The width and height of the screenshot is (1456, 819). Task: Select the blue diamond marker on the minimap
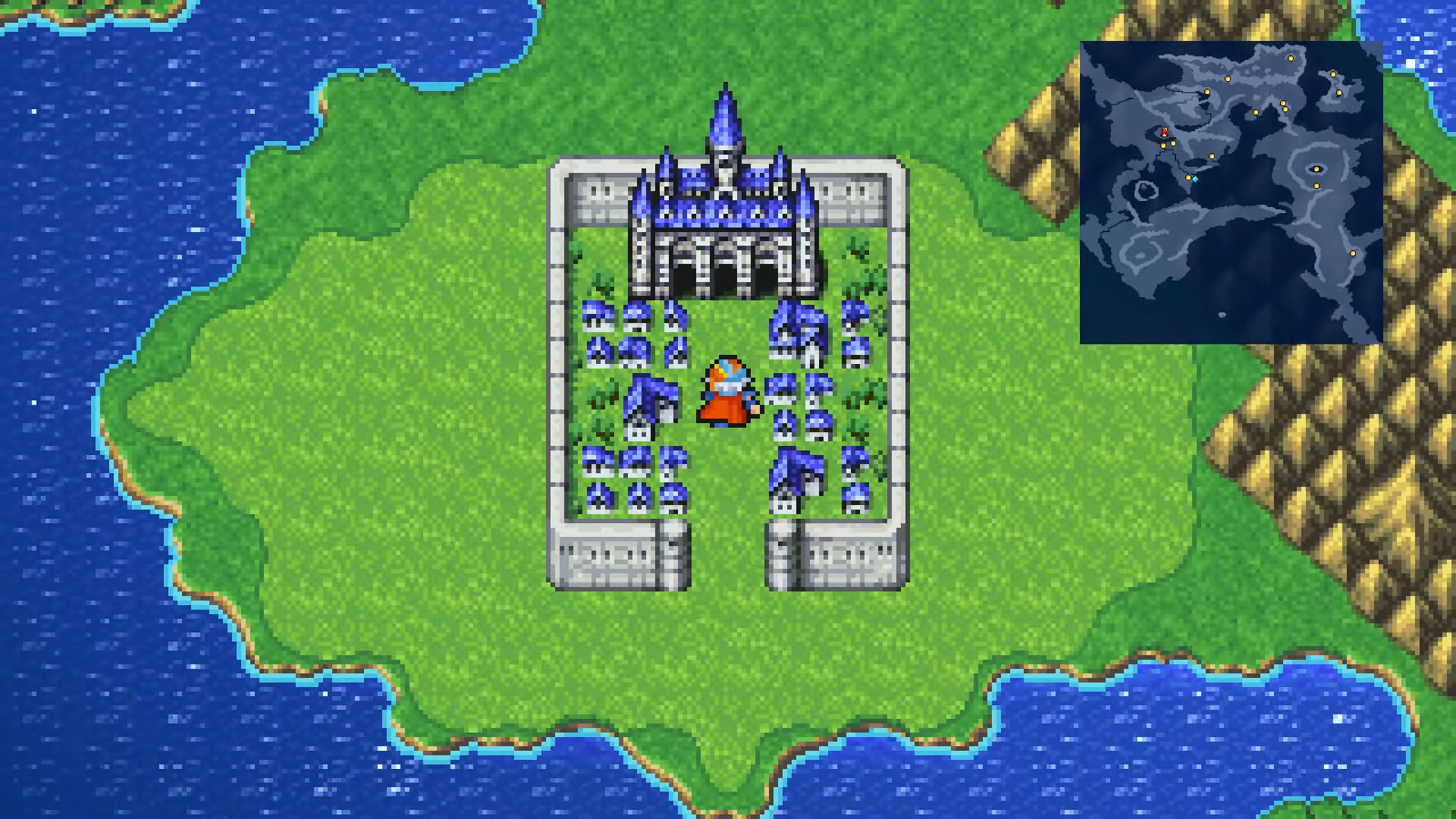1195,180
